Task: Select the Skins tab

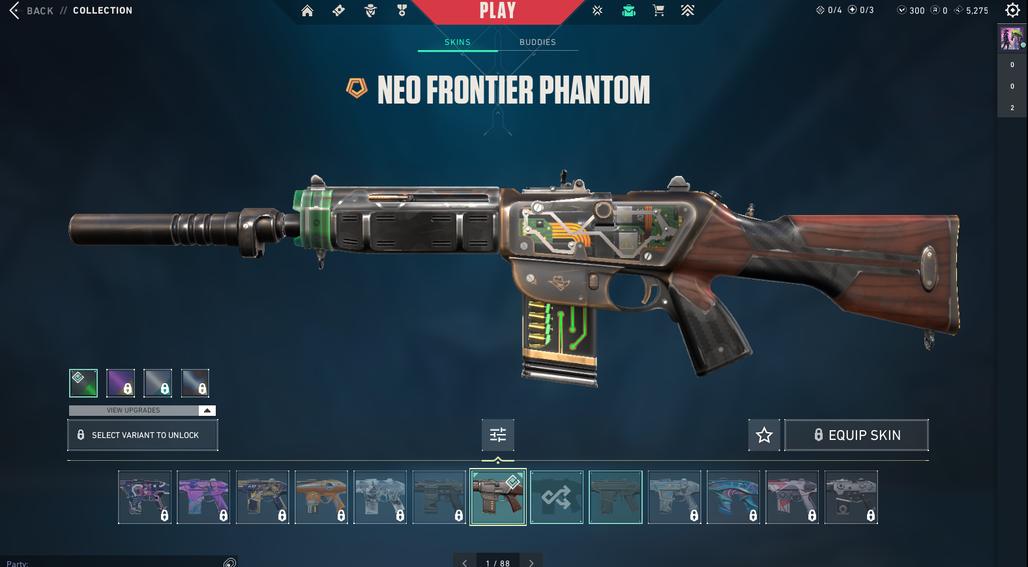Action: pos(457,42)
